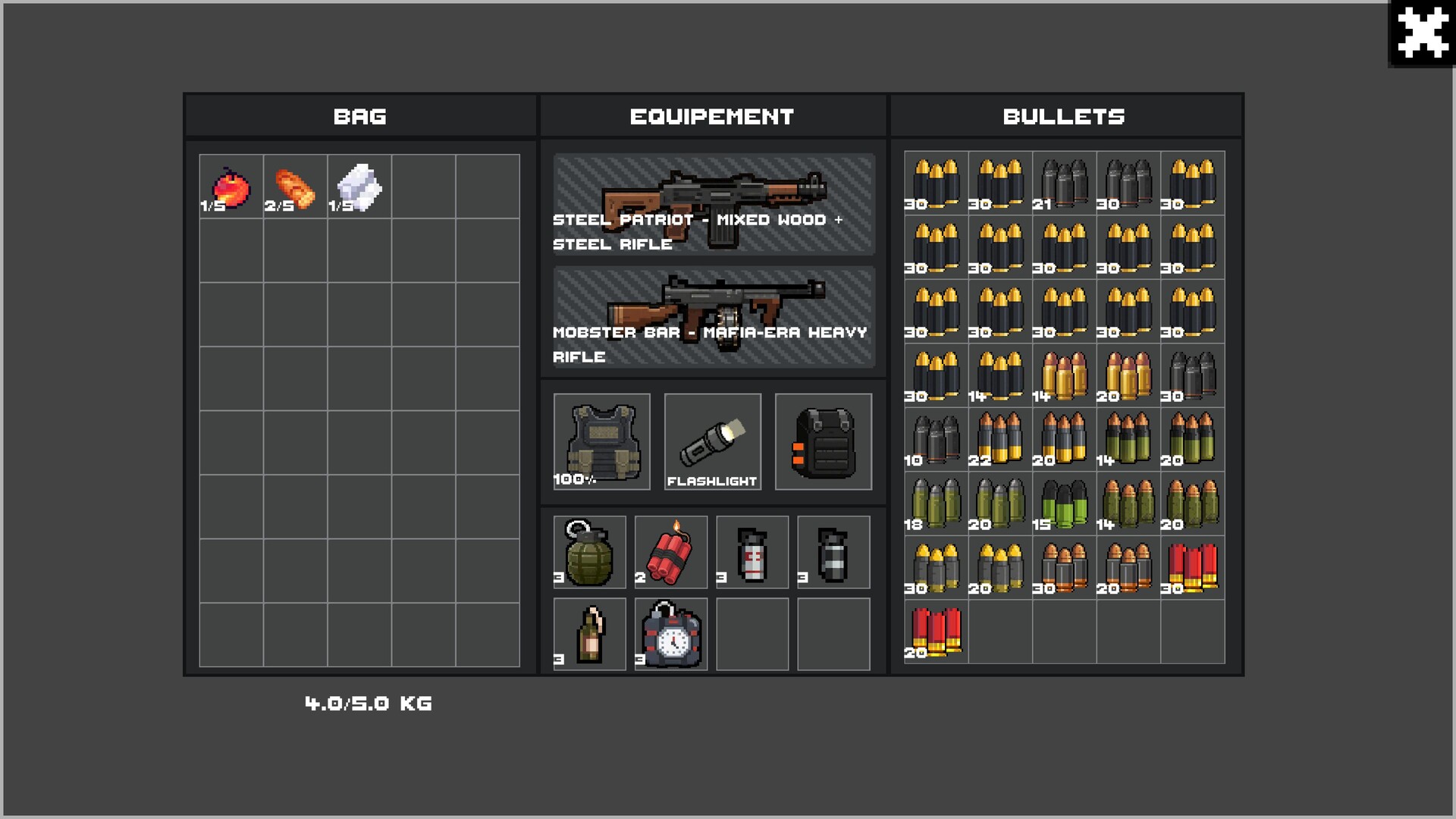Click the 4.0/5.0 KG weight indicator

point(368,703)
